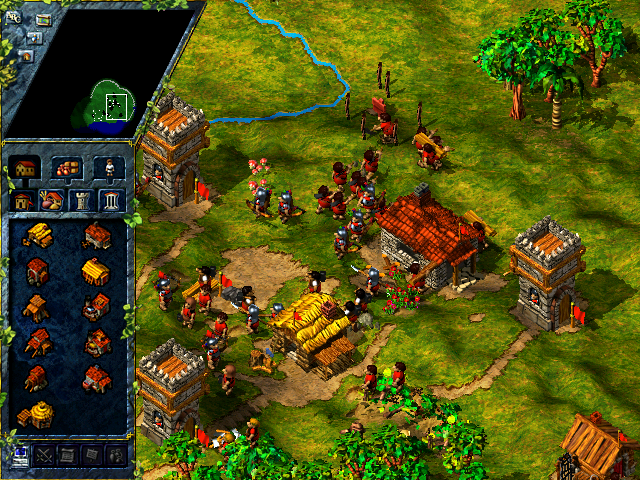This screenshot has width=640, height=480.
Task: Select the basic buildings category
Action: click(x=23, y=200)
